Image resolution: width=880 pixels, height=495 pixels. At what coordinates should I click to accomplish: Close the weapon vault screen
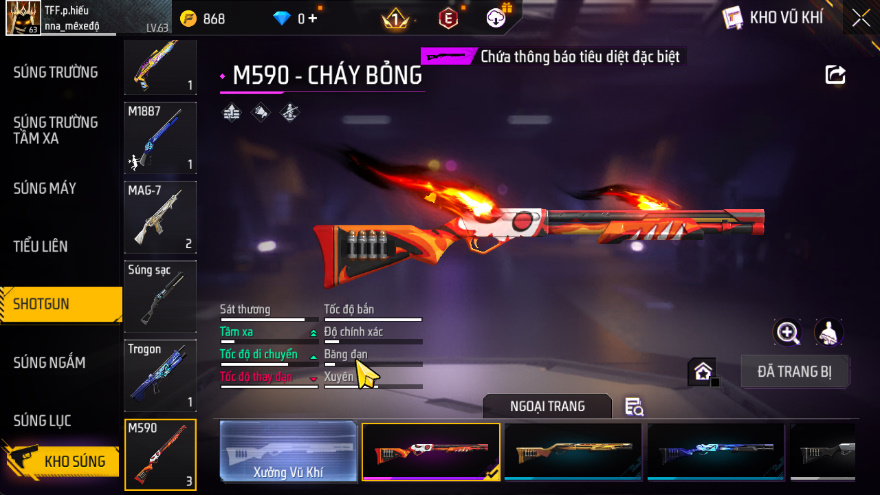(860, 18)
